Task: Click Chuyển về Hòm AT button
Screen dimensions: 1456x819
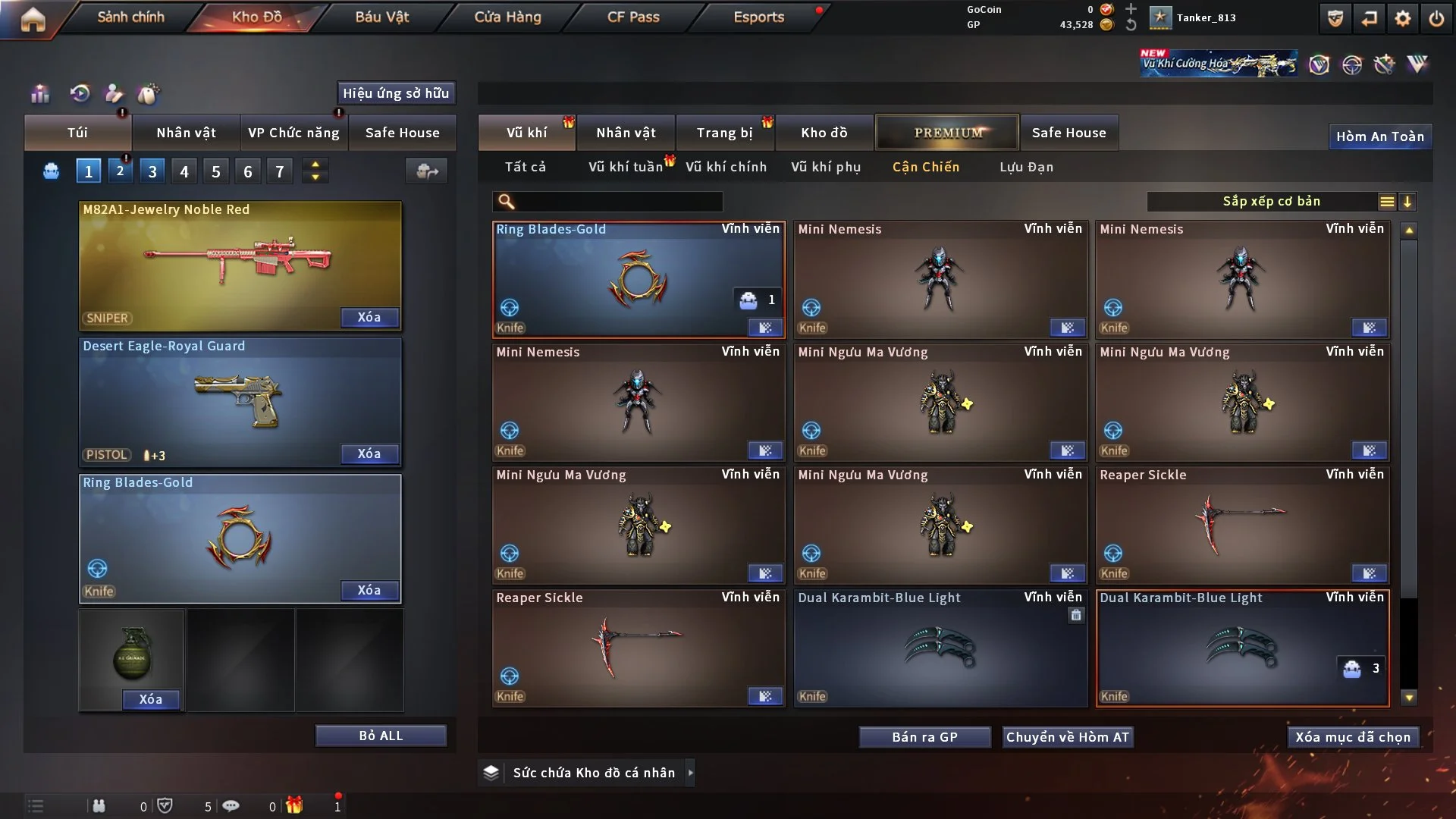Action: tap(1067, 737)
